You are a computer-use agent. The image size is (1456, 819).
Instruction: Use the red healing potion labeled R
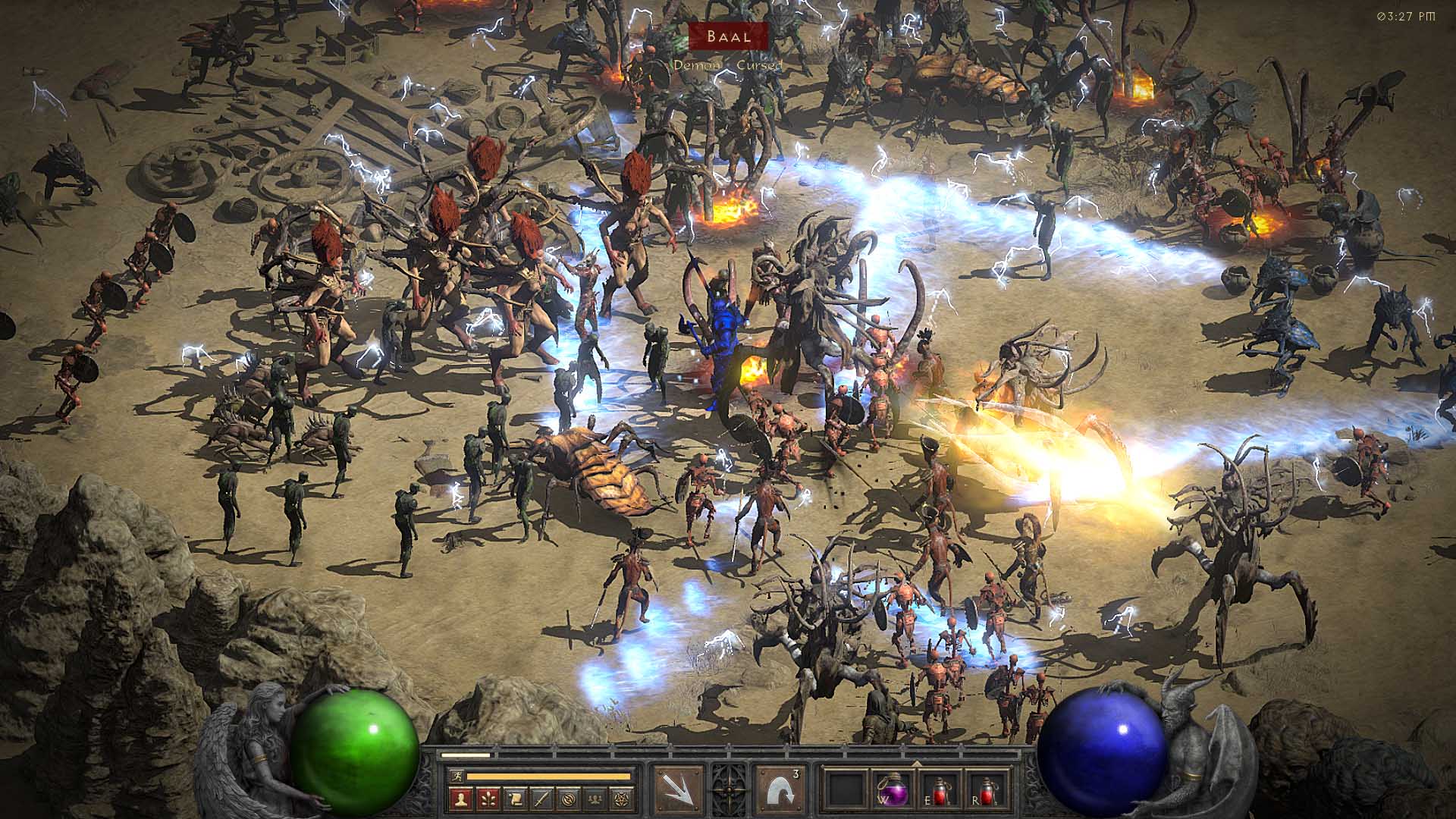(x=986, y=791)
